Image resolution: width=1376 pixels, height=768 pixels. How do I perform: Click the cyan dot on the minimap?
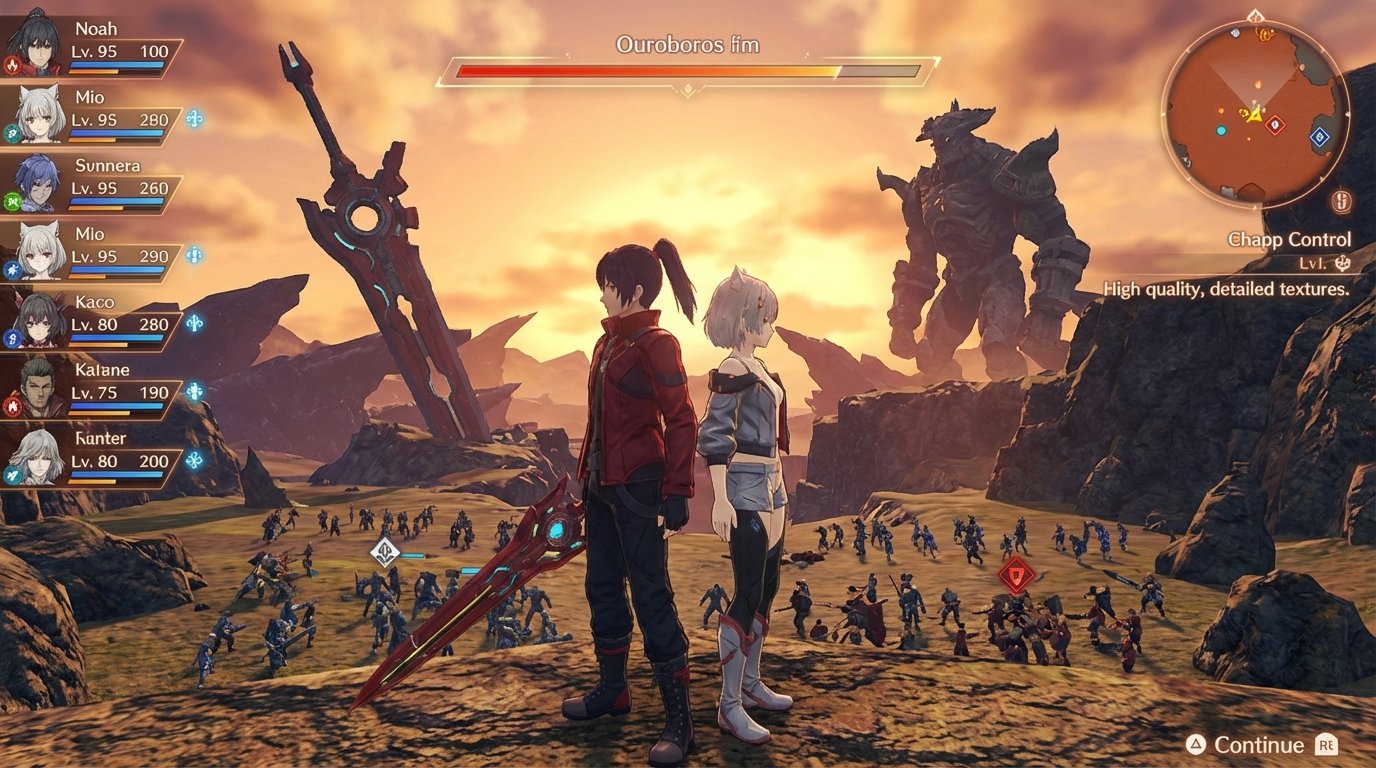(1221, 130)
